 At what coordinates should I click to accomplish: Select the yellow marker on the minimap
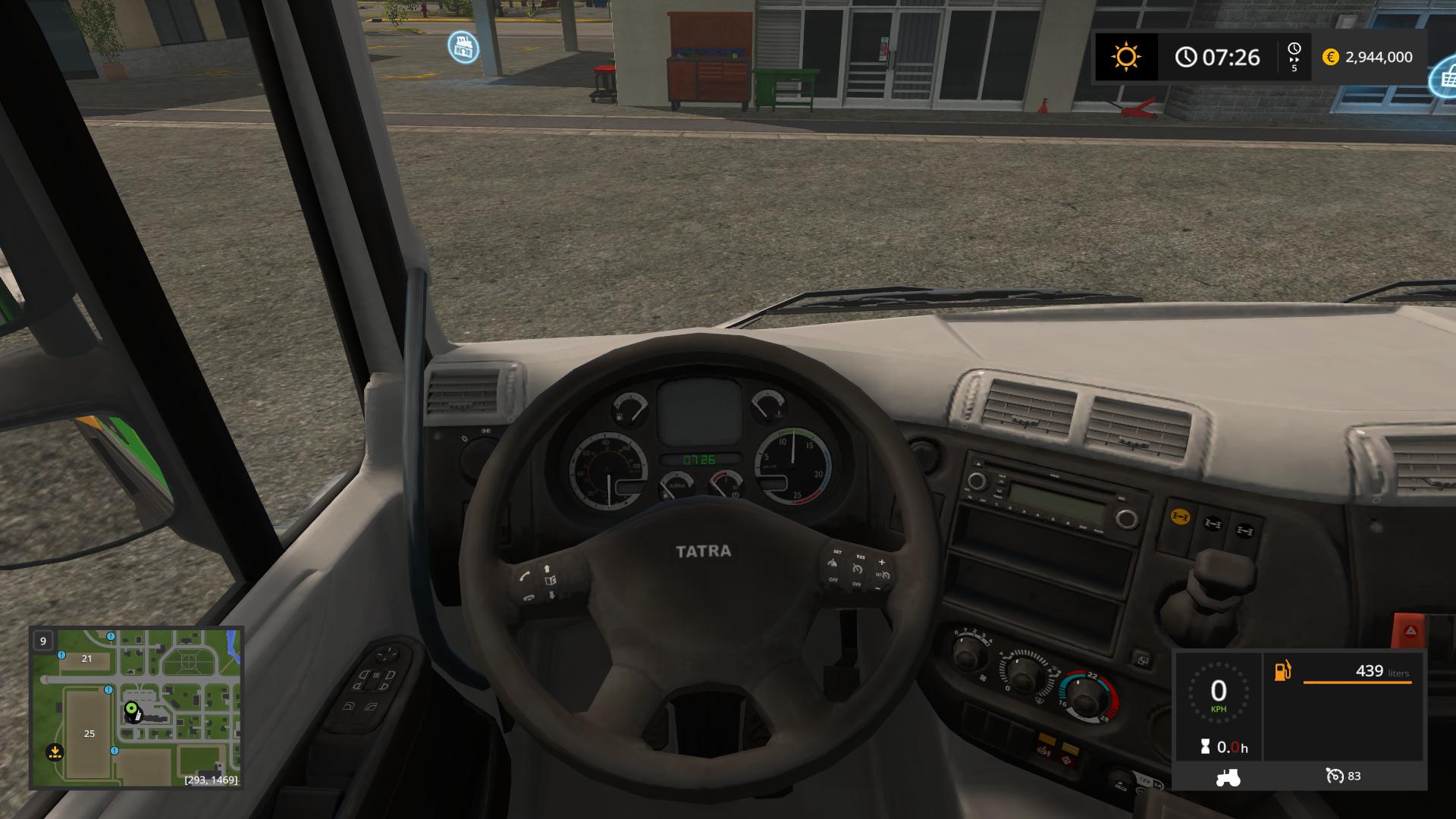55,752
